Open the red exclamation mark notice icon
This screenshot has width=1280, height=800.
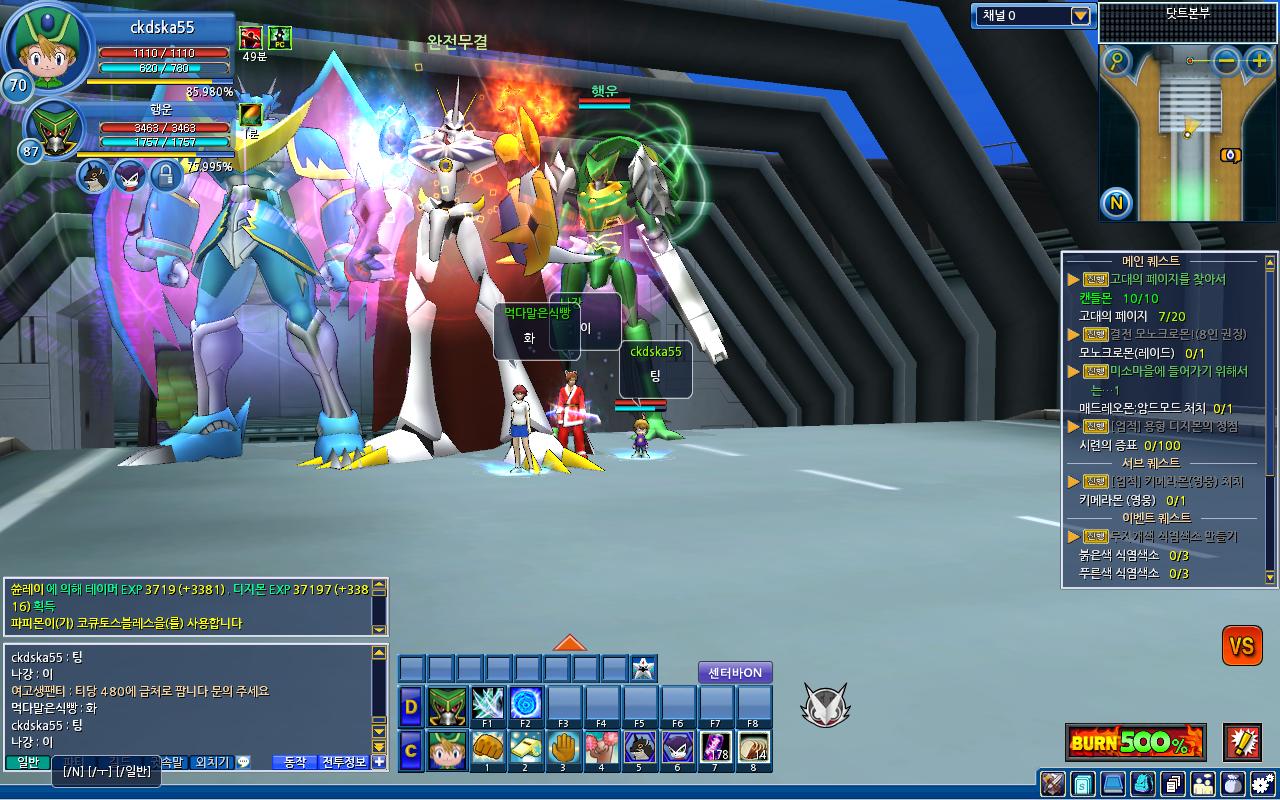coord(1242,743)
